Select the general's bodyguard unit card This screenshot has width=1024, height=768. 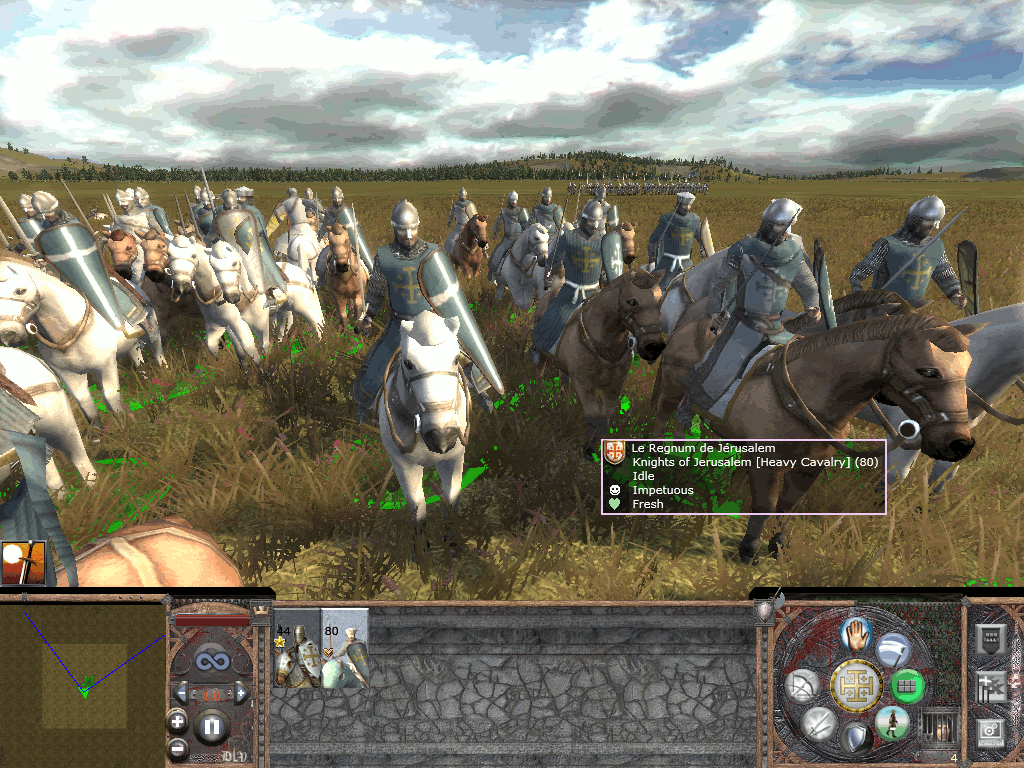pyautogui.click(x=296, y=655)
